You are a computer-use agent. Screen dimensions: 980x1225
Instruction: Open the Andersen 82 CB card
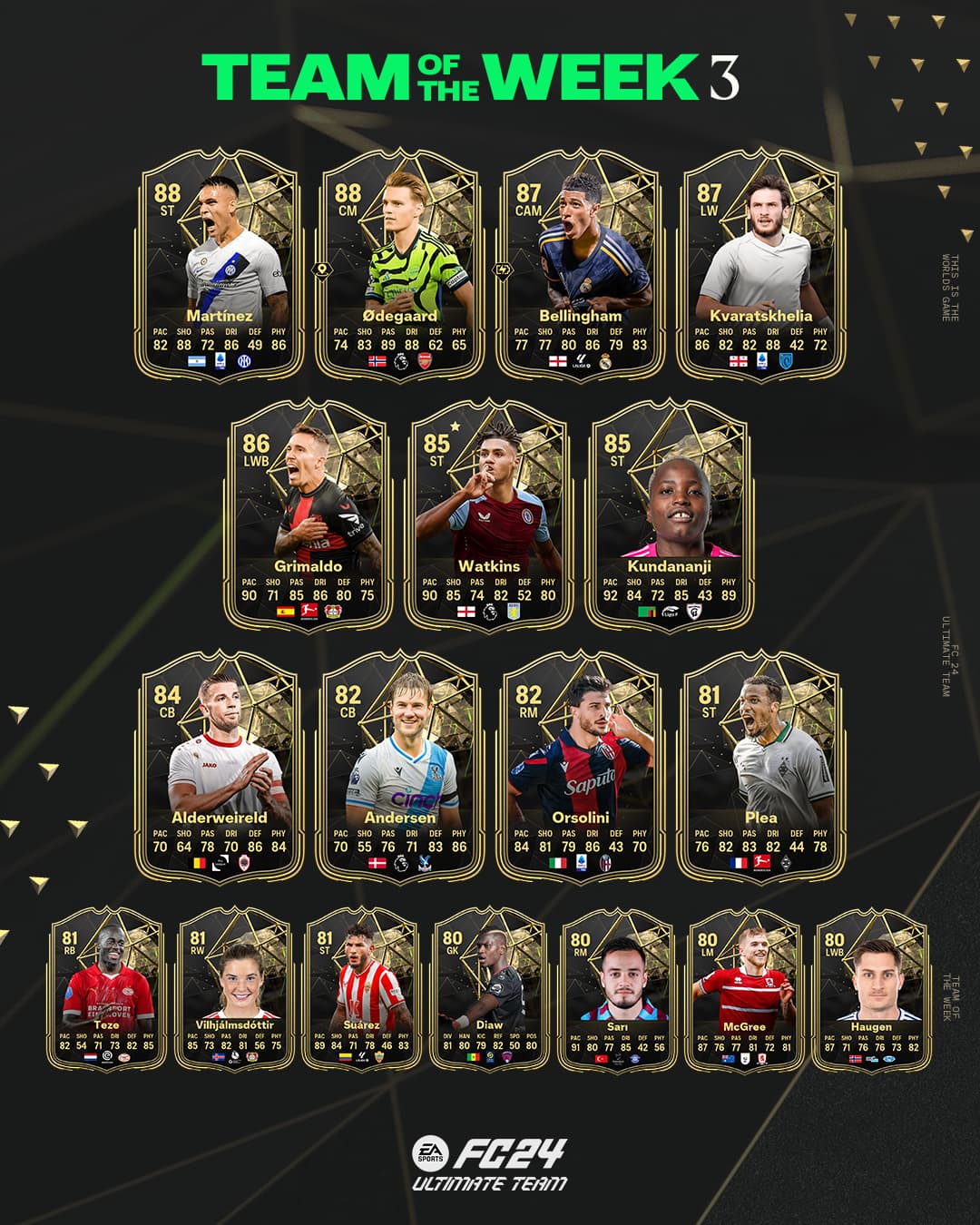click(x=399, y=765)
